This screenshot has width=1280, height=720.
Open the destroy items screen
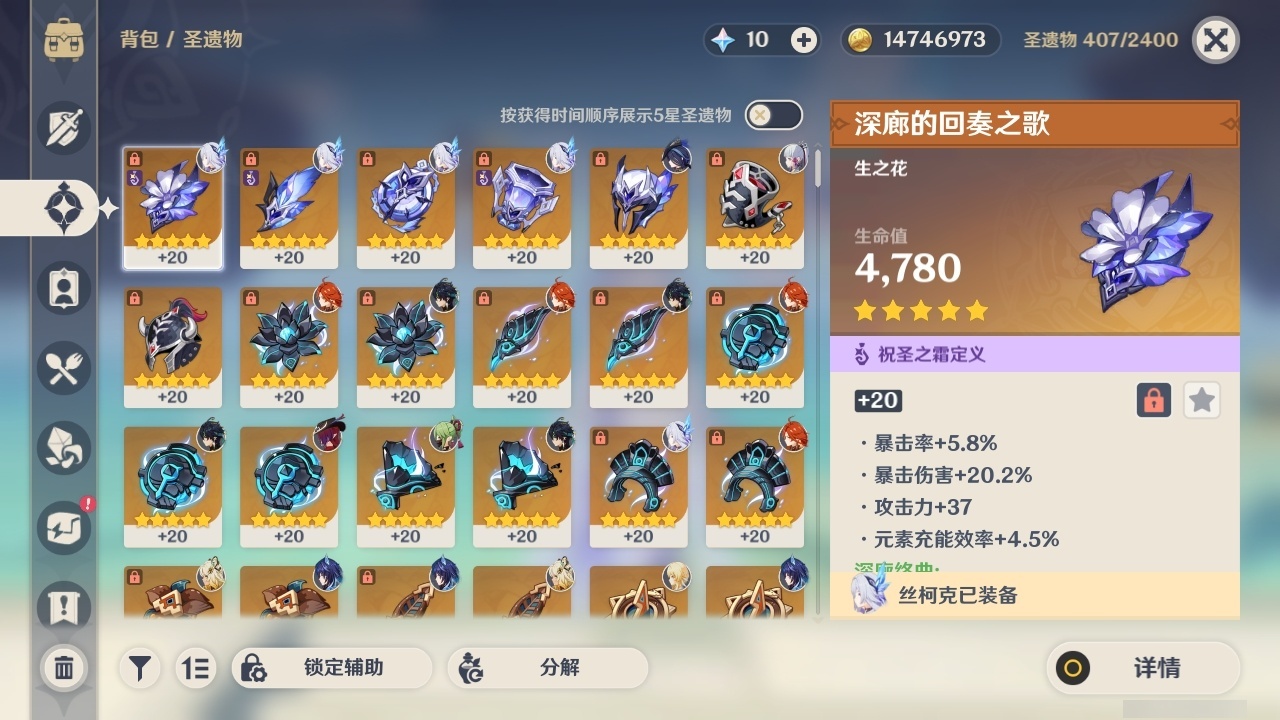click(x=63, y=668)
